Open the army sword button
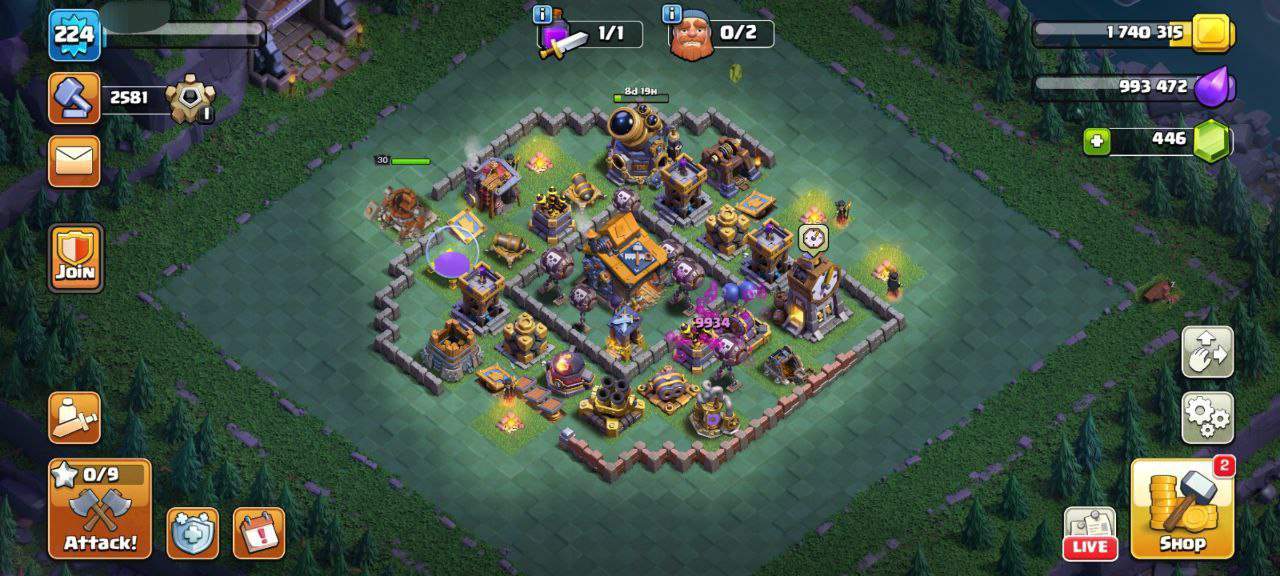 coord(75,417)
